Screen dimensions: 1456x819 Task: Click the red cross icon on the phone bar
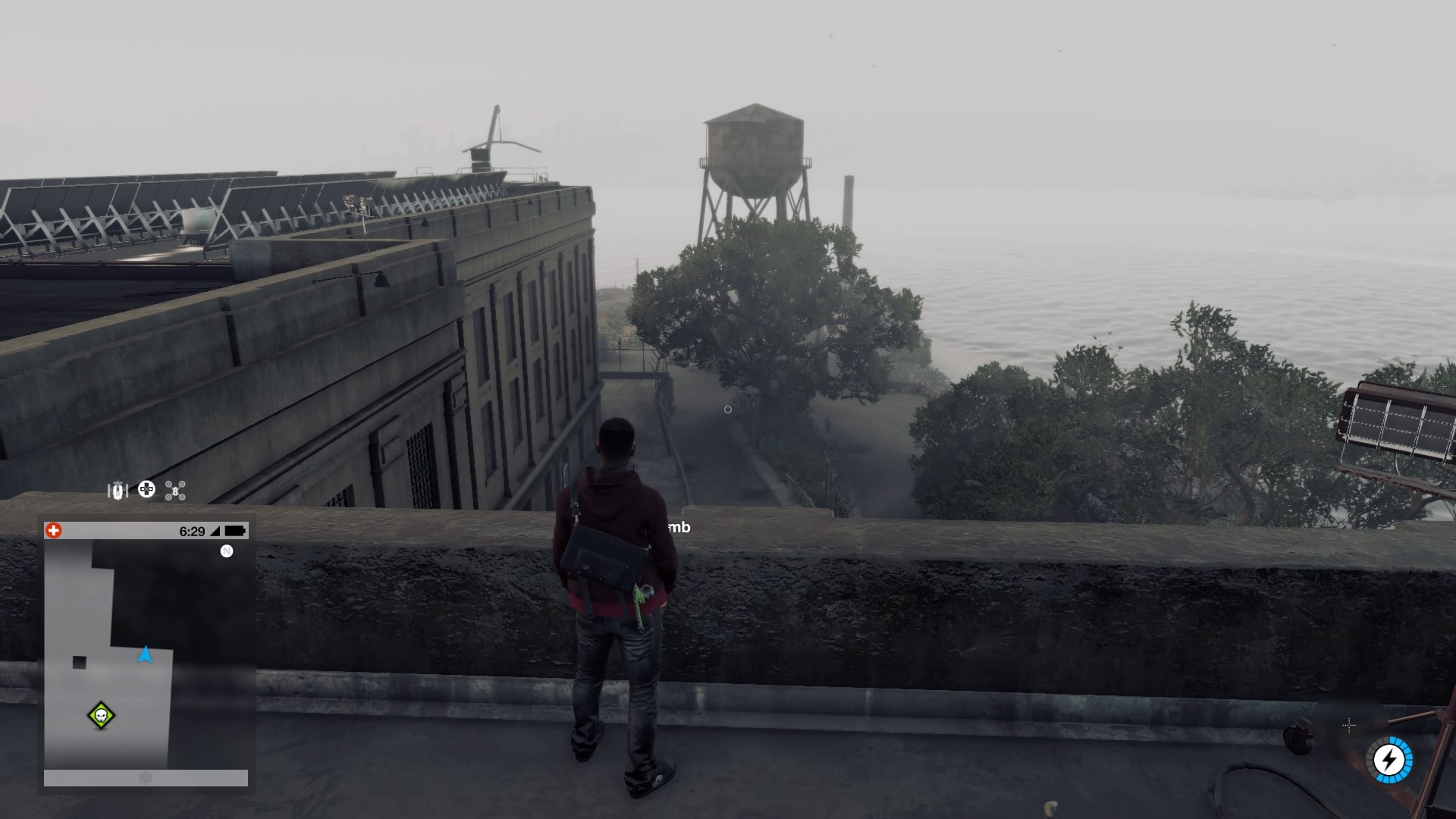pos(53,531)
